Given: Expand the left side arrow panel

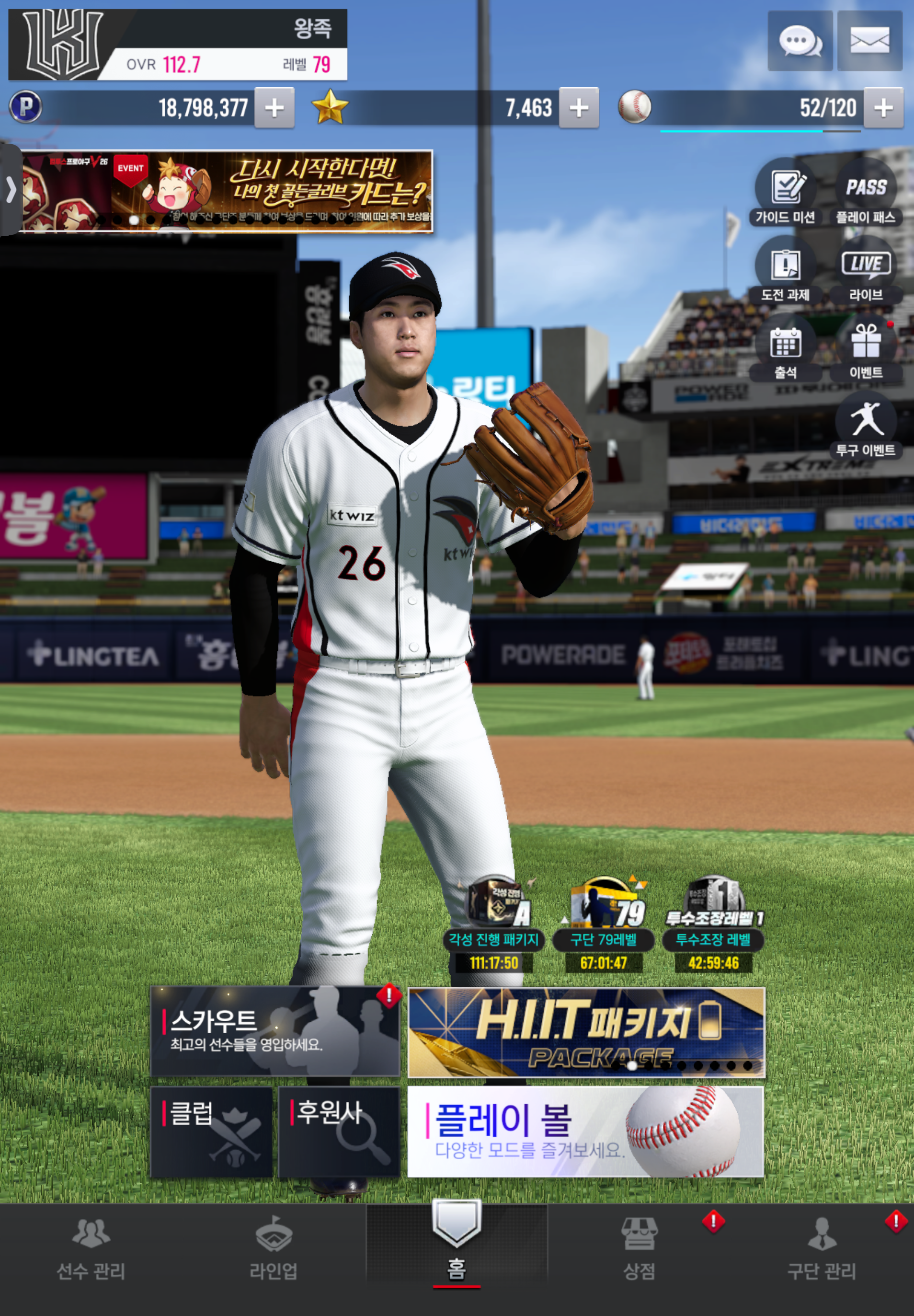Looking at the screenshot, I should click(11, 190).
